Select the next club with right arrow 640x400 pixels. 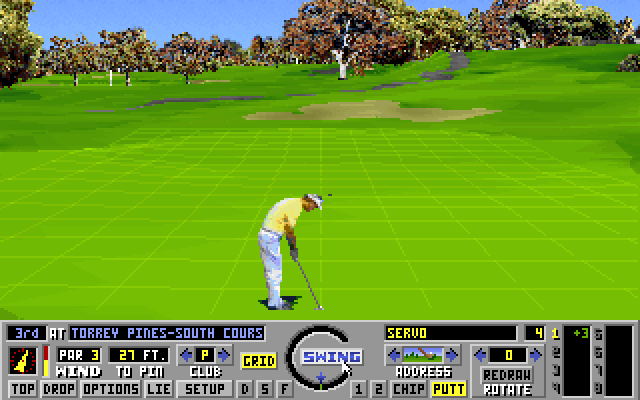pyautogui.click(x=224, y=354)
